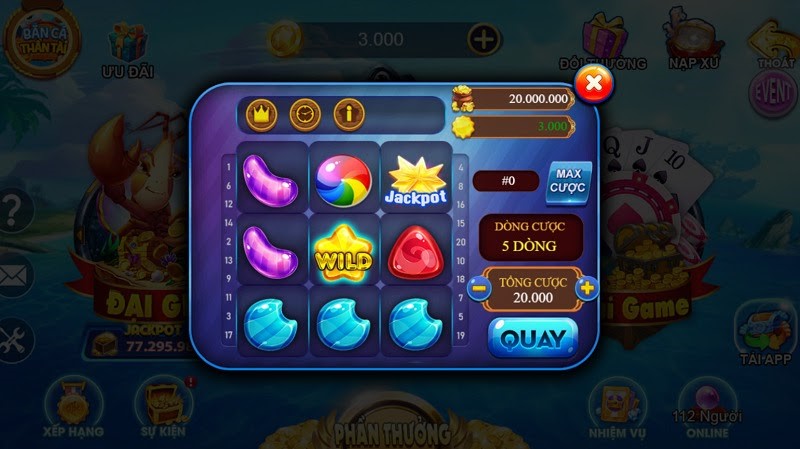Spin the reels with QUAY

coord(533,338)
